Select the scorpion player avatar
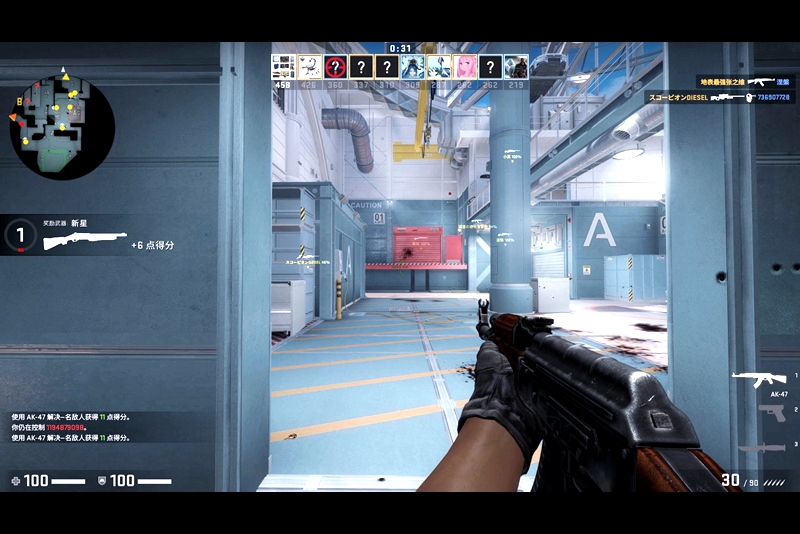Viewport: 800px width, 534px height. (x=309, y=67)
